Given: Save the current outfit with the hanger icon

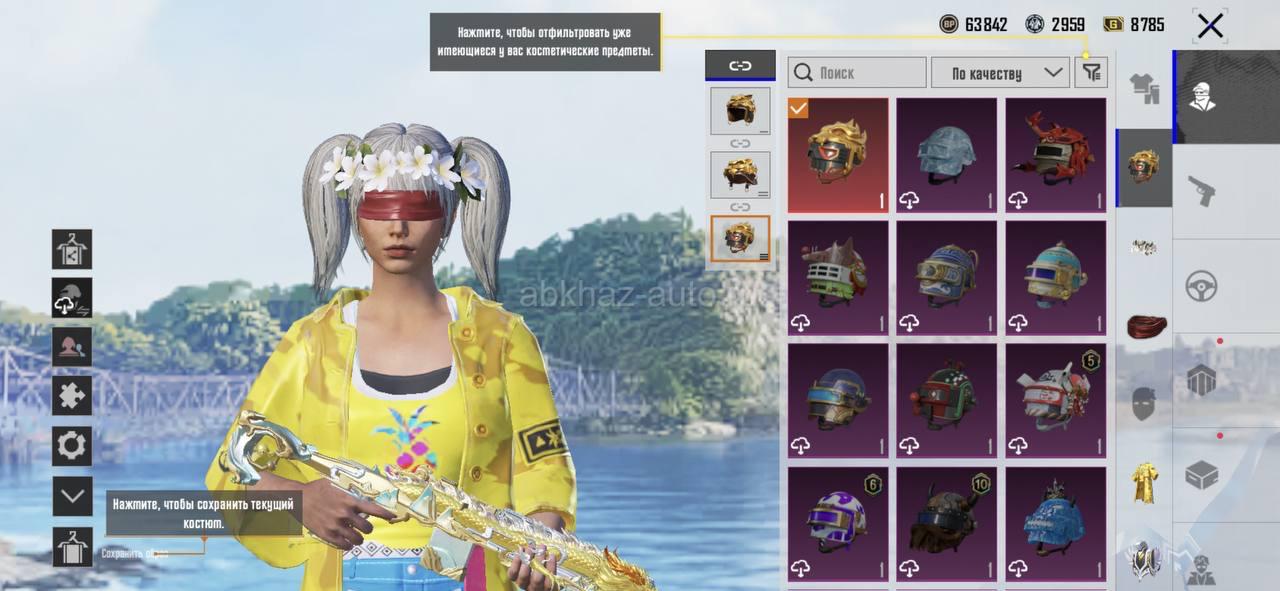Looking at the screenshot, I should [72, 547].
